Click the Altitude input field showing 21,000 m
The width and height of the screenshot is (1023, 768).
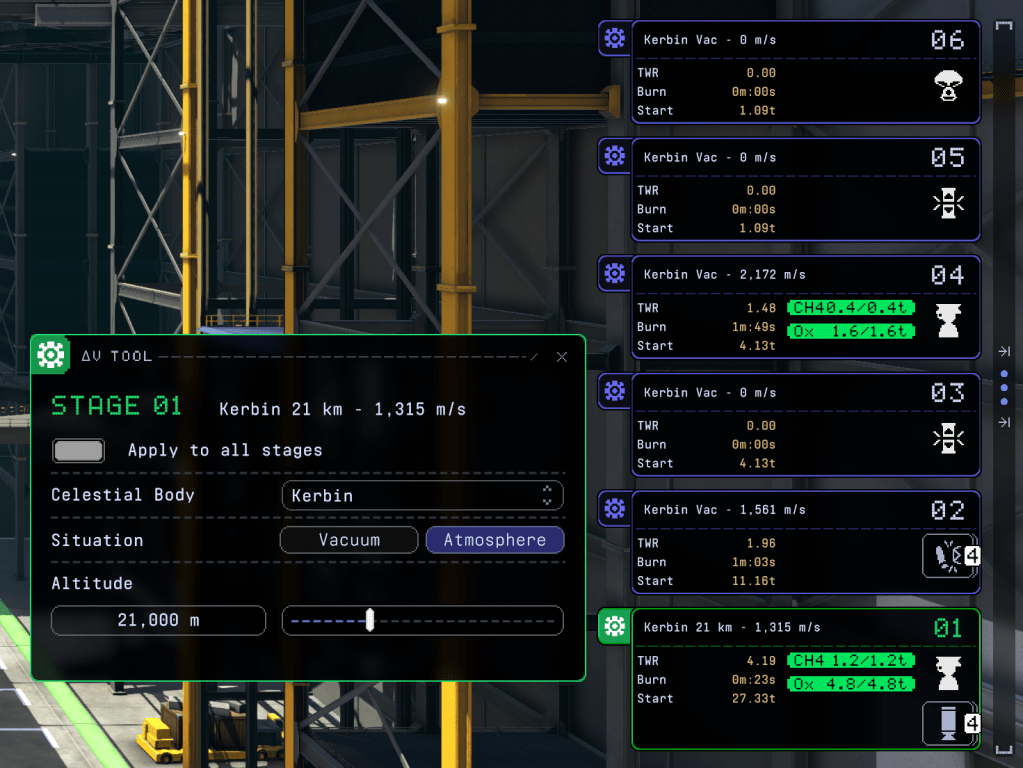(158, 620)
